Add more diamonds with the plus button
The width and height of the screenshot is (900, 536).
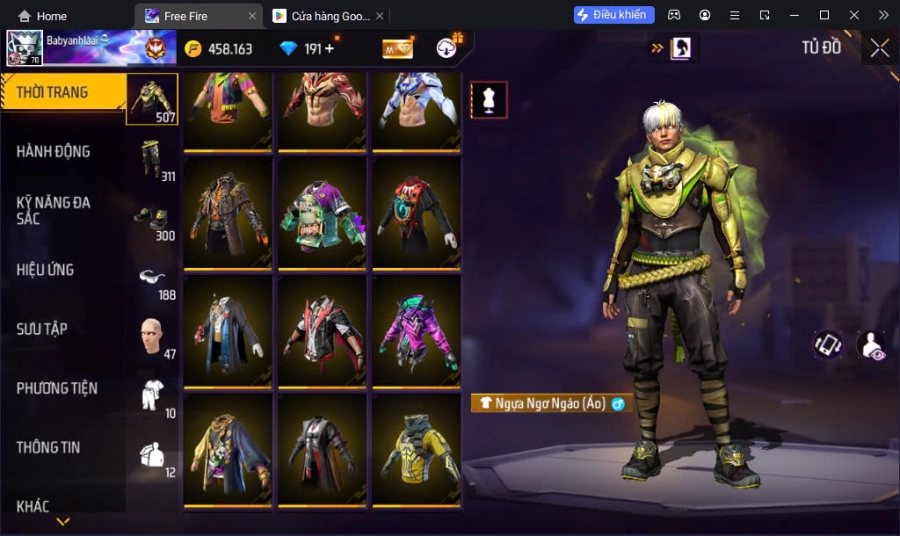330,49
